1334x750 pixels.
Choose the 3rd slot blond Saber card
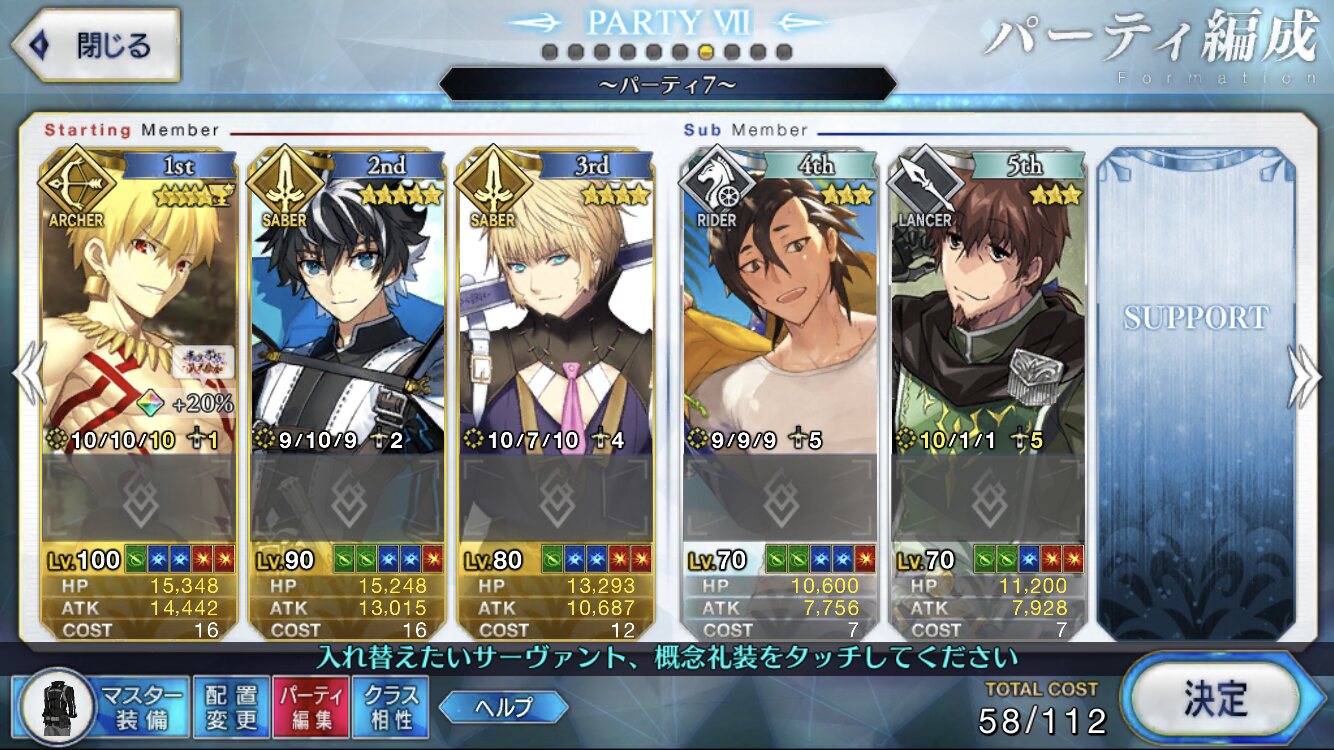click(556, 300)
